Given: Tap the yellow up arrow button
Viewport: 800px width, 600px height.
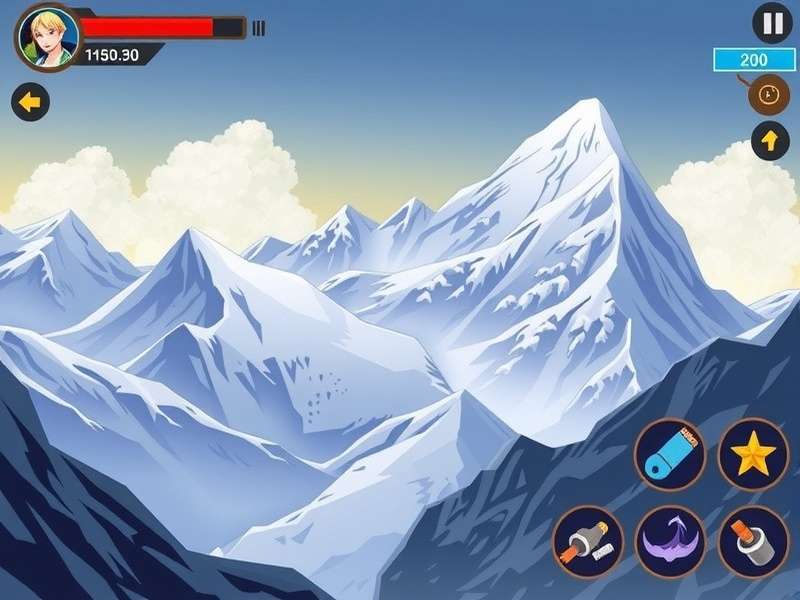Looking at the screenshot, I should click(x=769, y=142).
